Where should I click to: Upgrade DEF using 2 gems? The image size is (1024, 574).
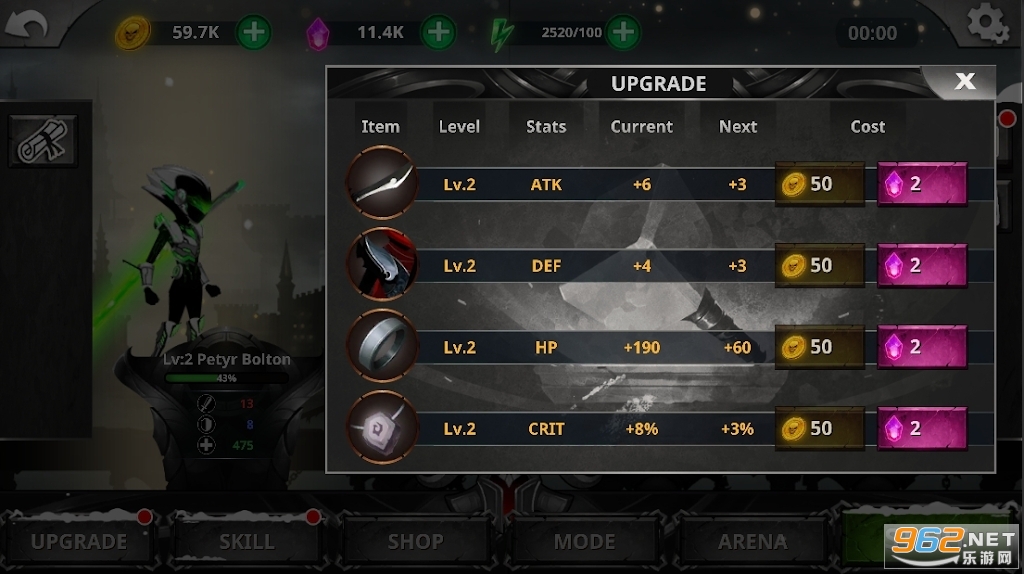click(x=921, y=266)
